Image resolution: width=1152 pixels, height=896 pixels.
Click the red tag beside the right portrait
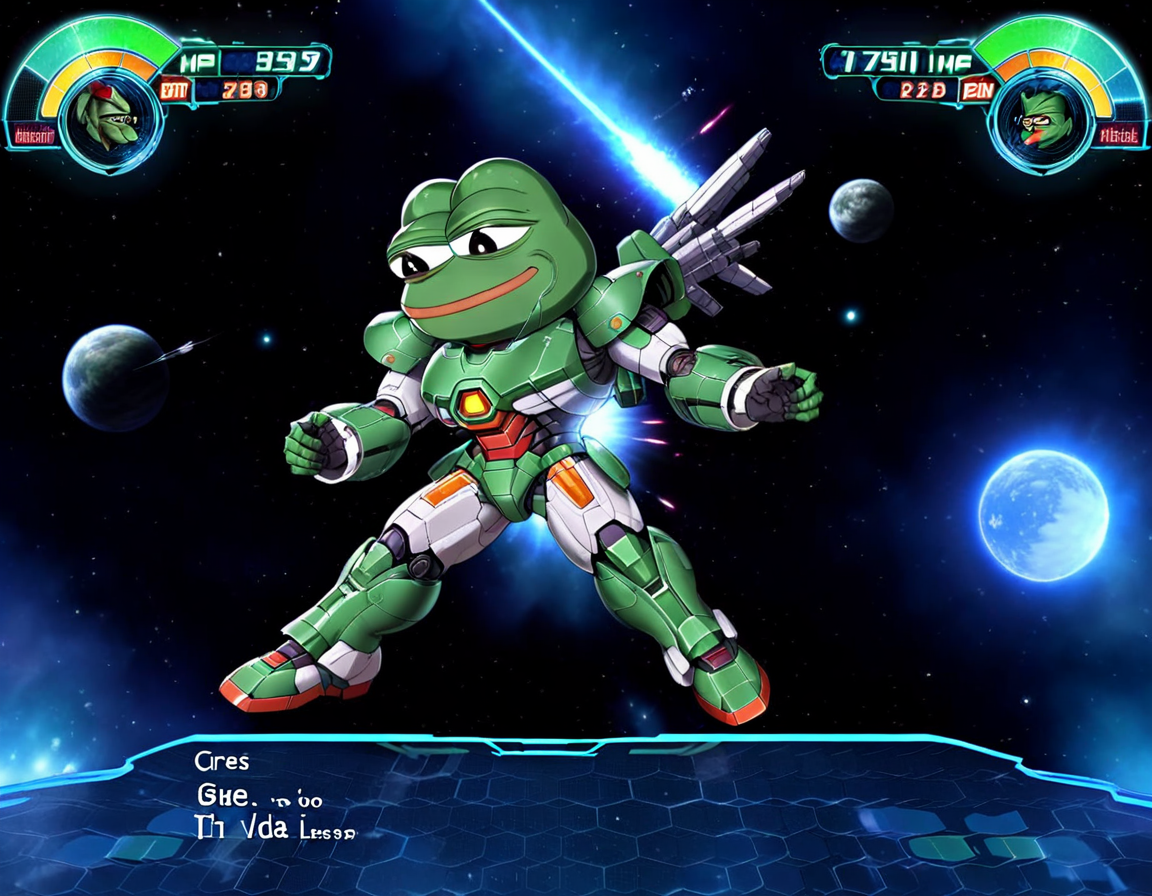[x=1118, y=136]
